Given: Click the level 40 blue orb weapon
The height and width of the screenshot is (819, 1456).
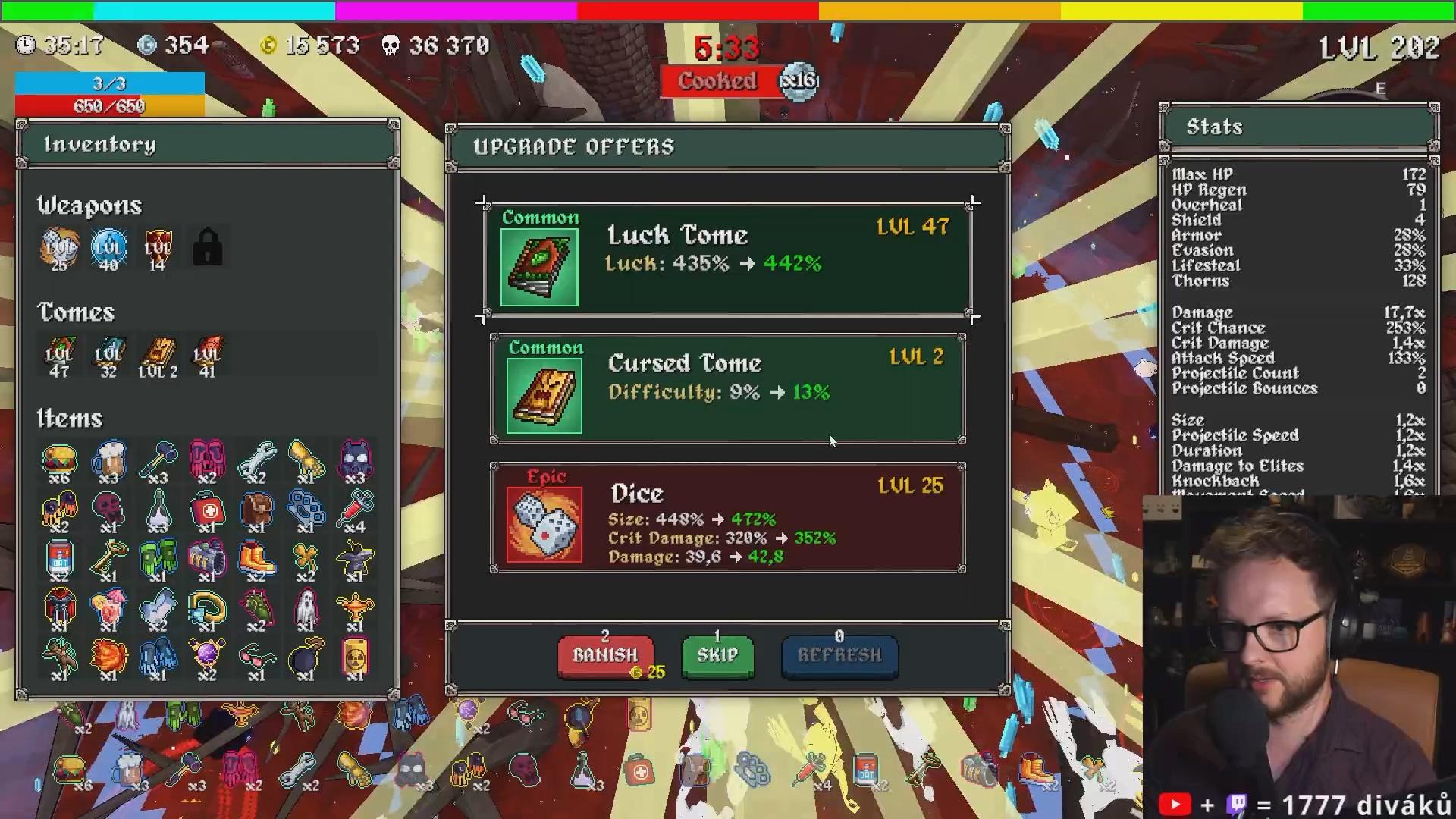Looking at the screenshot, I should pyautogui.click(x=108, y=248).
